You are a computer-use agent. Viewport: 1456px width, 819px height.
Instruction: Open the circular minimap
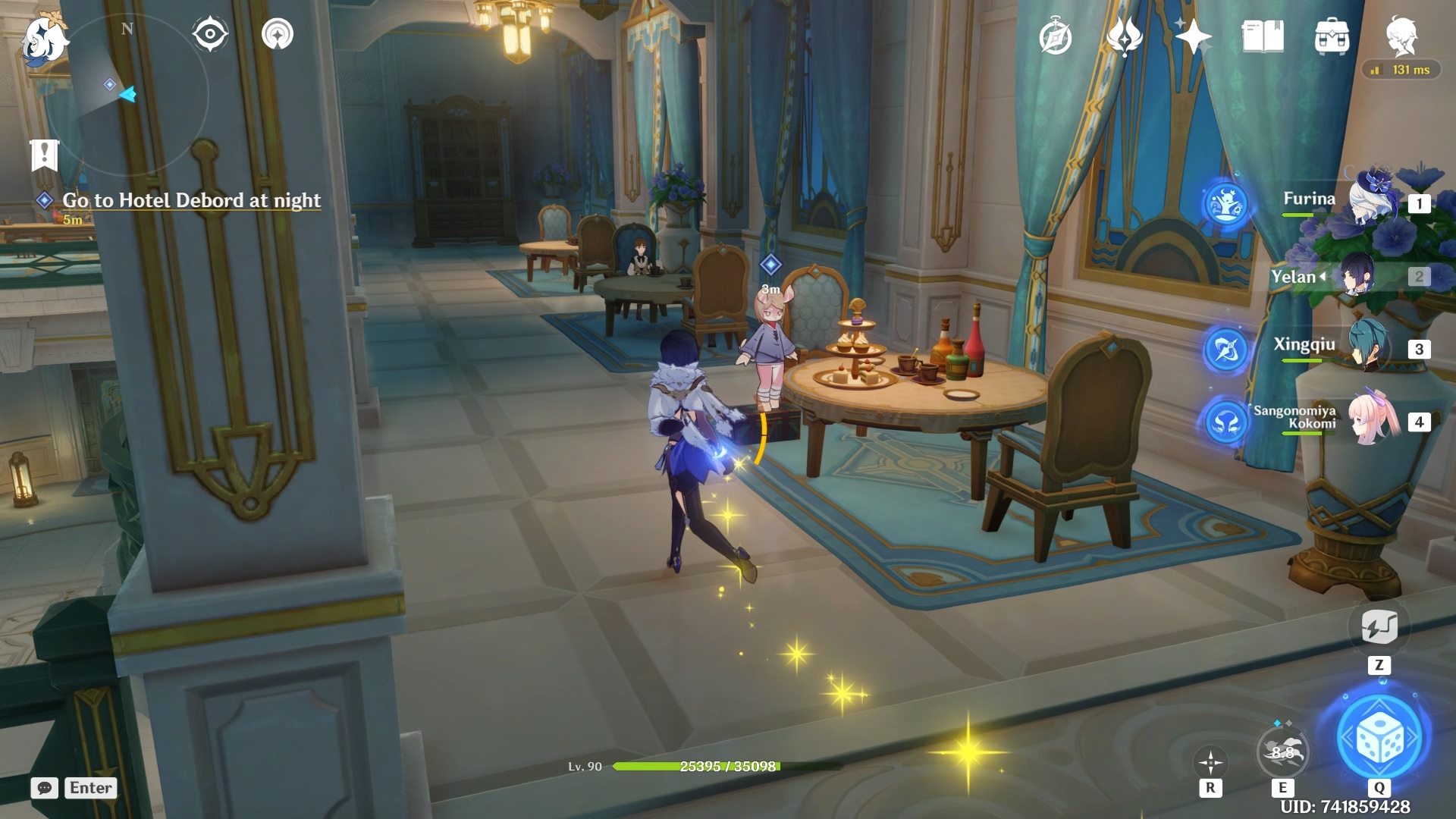133,95
